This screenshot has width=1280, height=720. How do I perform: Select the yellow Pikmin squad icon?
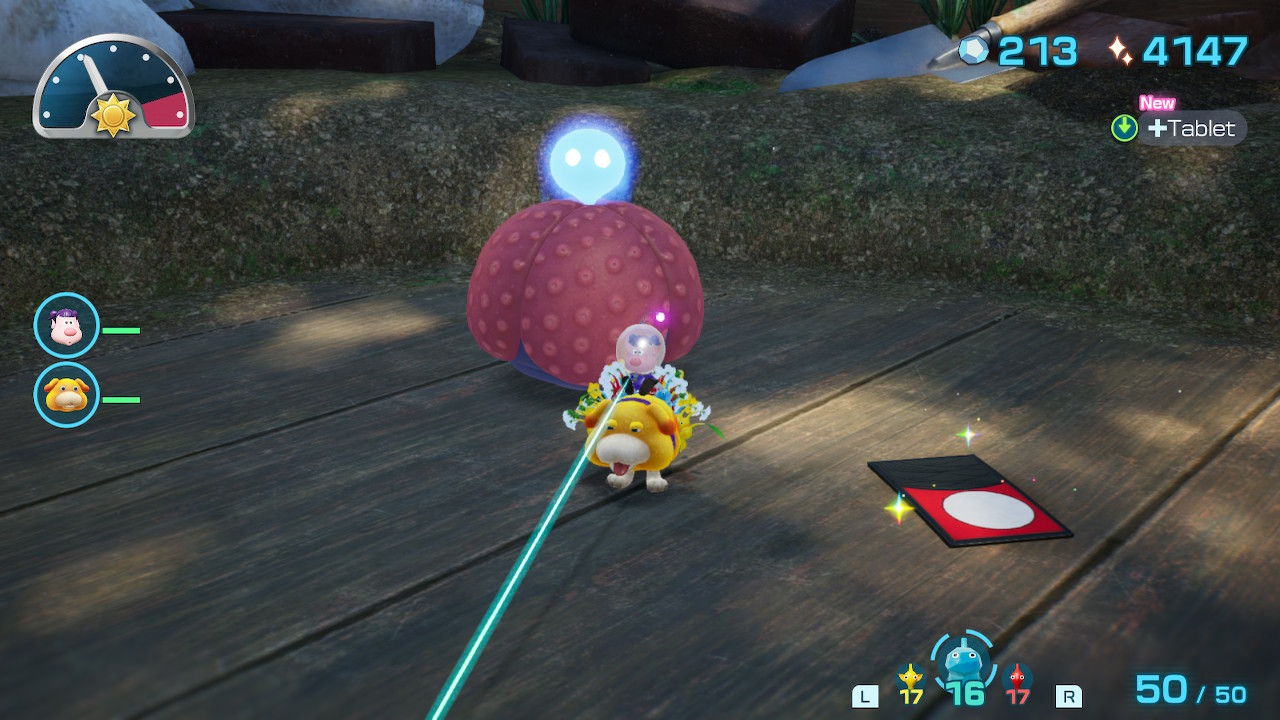[910, 678]
